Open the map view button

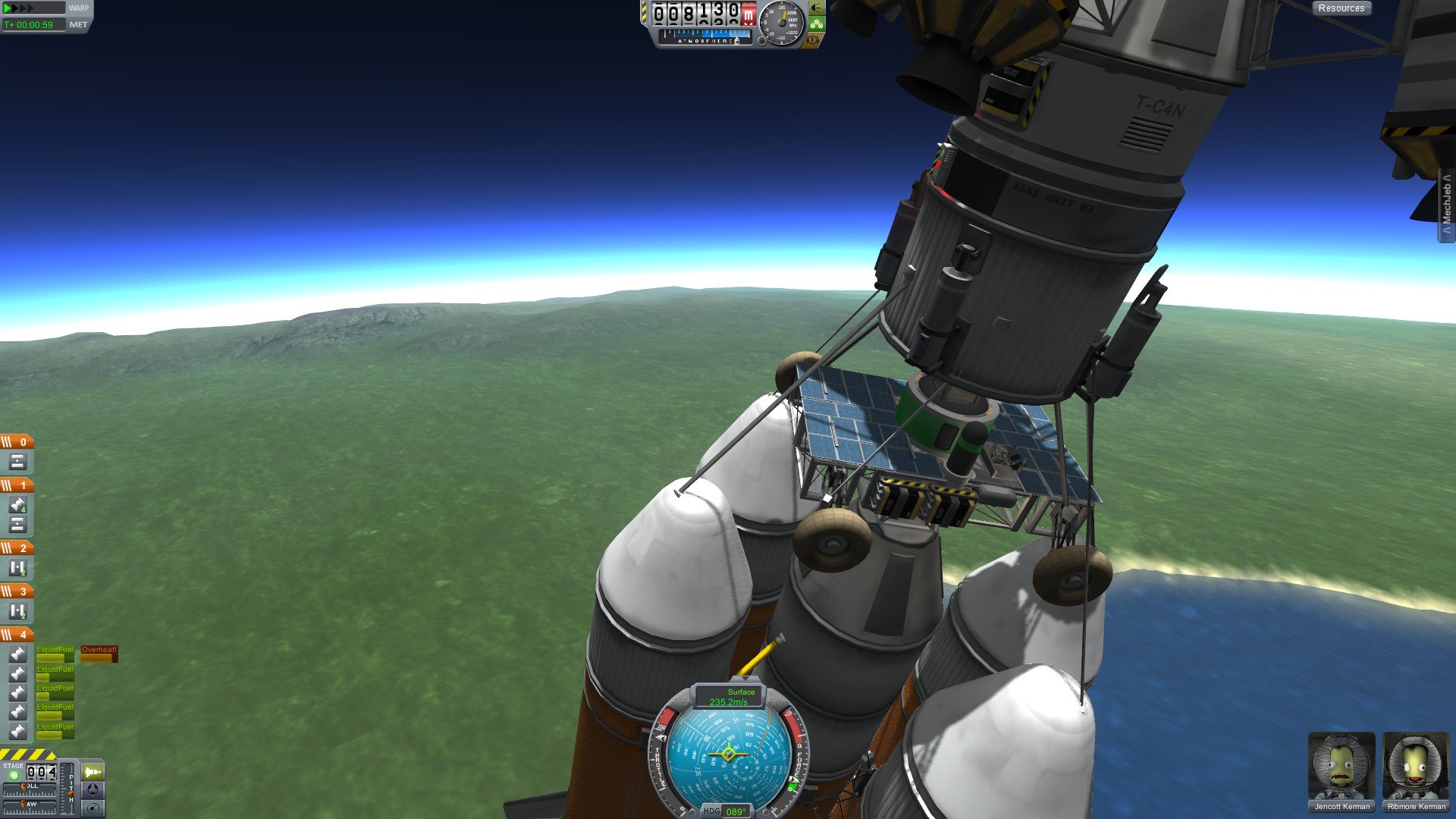click(x=93, y=808)
